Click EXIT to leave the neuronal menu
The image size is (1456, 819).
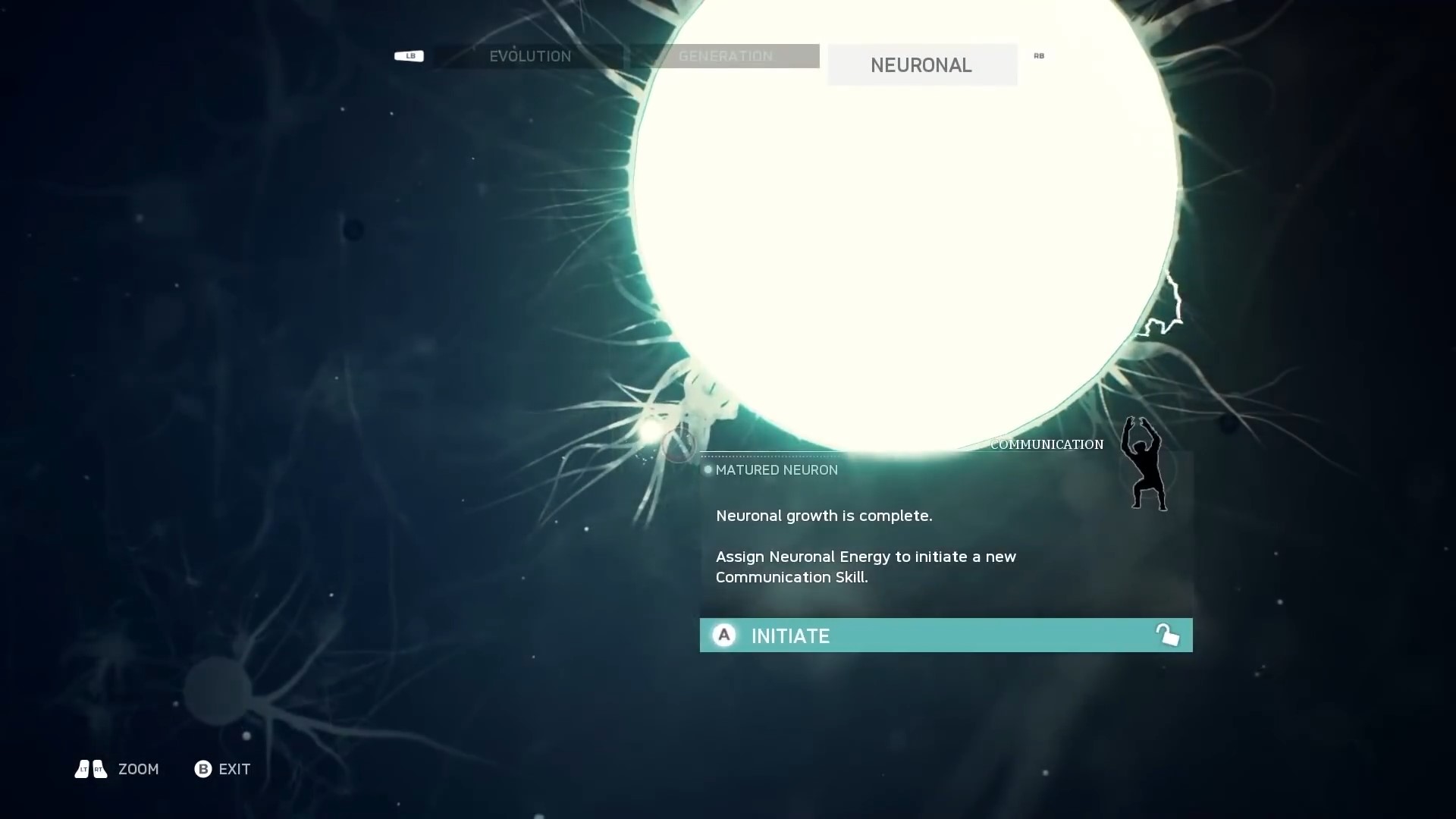tap(234, 769)
